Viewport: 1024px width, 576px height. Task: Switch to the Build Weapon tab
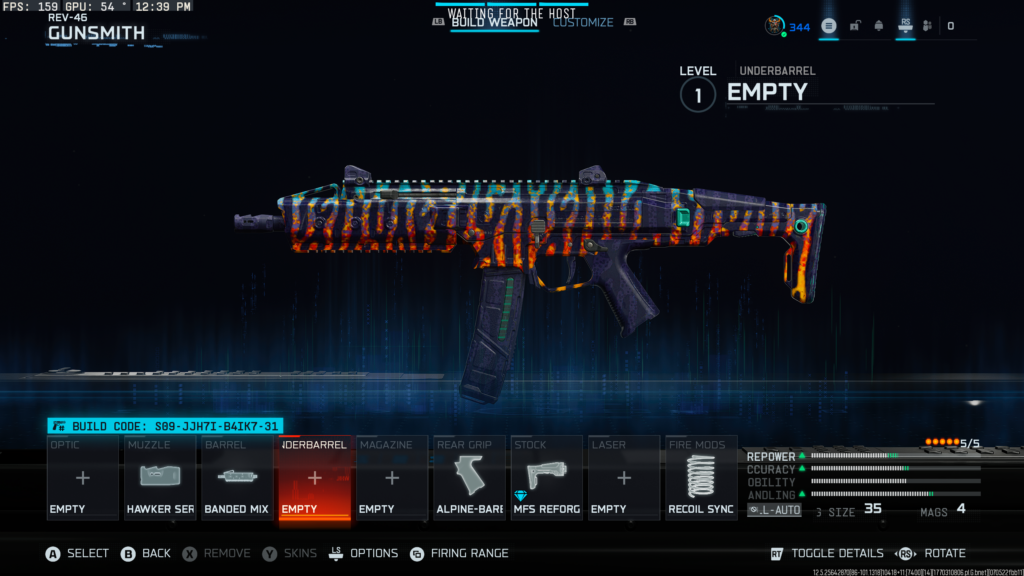pyautogui.click(x=493, y=22)
